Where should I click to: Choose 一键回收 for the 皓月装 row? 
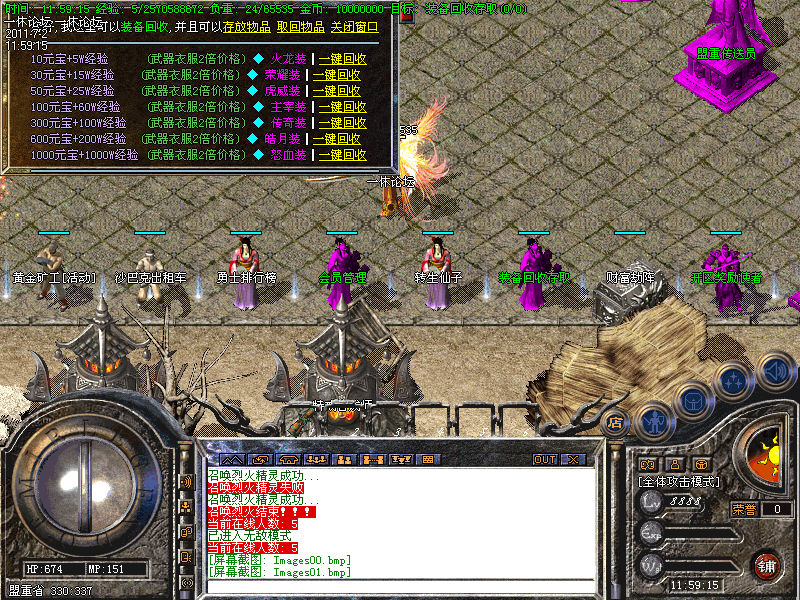point(340,139)
